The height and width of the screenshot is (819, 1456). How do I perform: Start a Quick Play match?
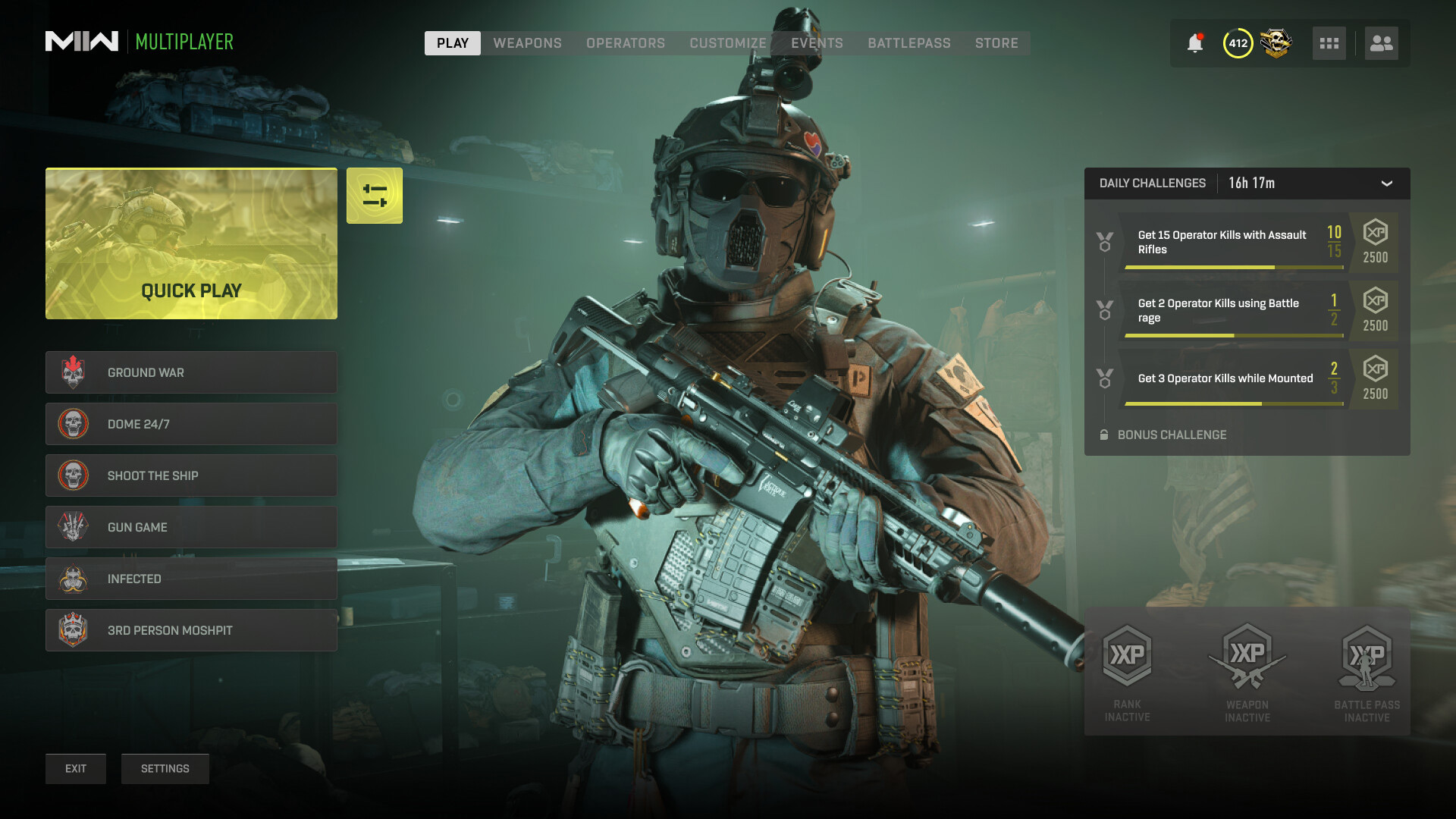[x=191, y=243]
